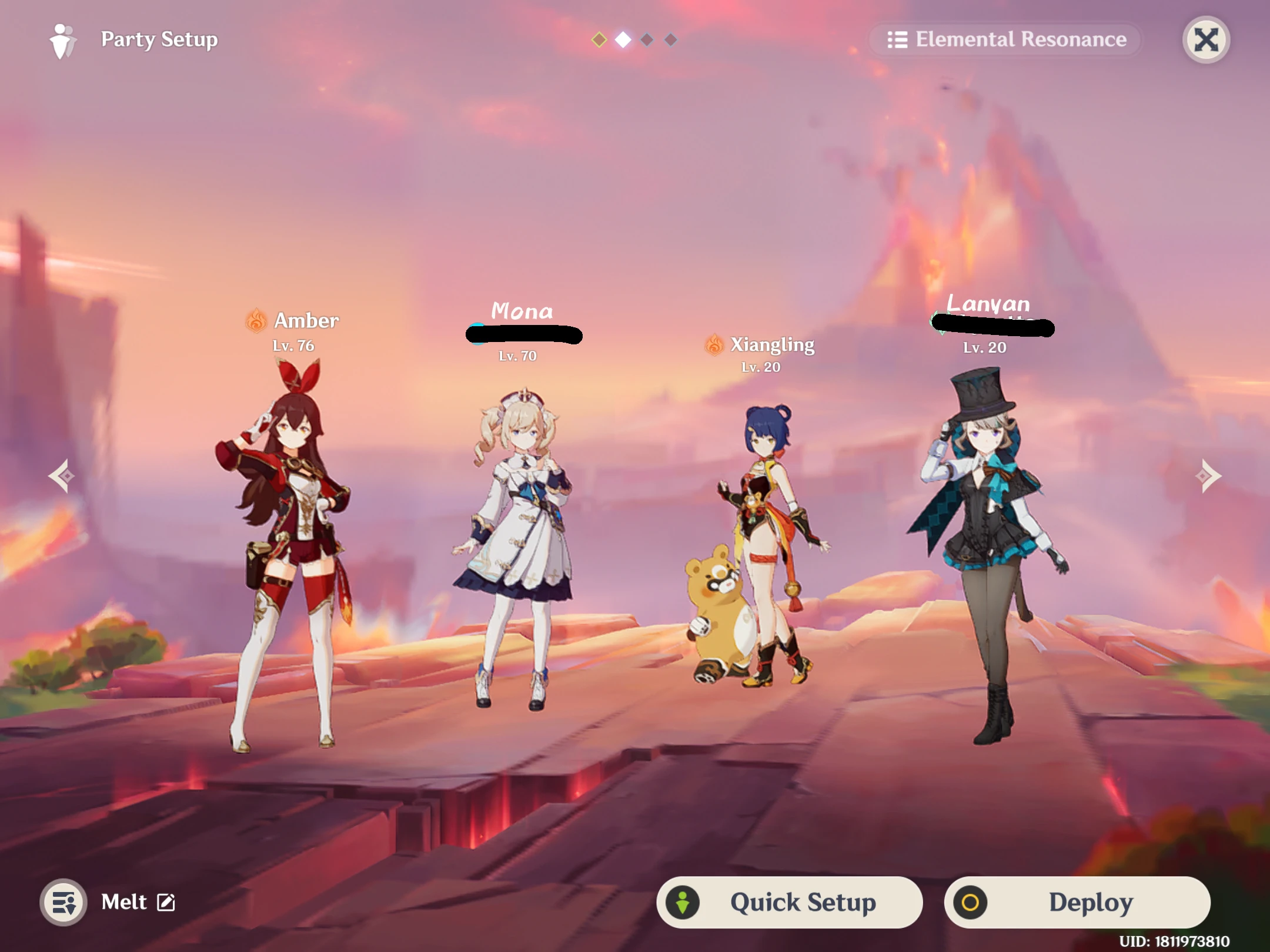Viewport: 1270px width, 952px height.
Task: Select the fourth party page diamond
Action: tap(671, 39)
